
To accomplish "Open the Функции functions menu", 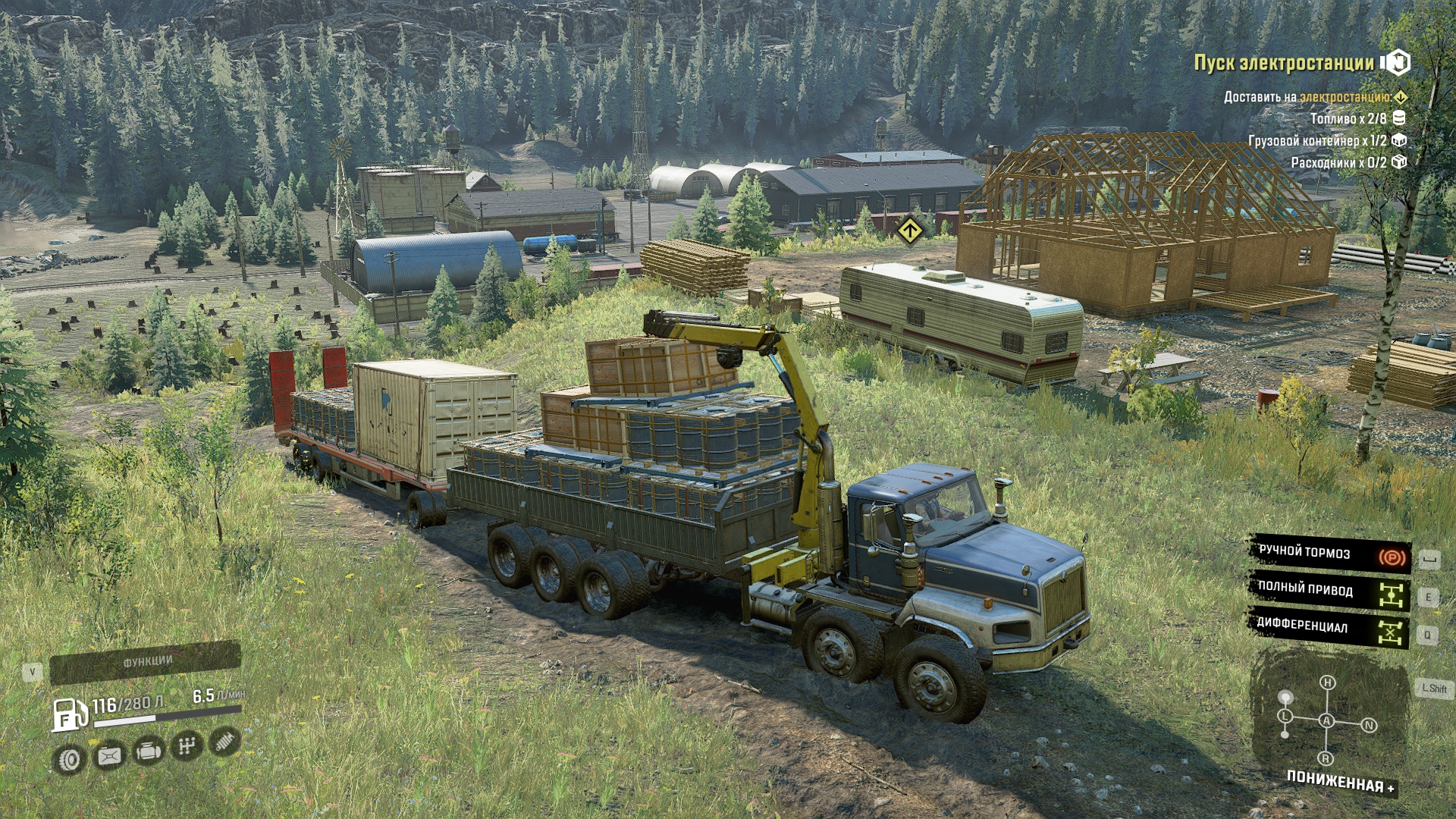I will [146, 662].
